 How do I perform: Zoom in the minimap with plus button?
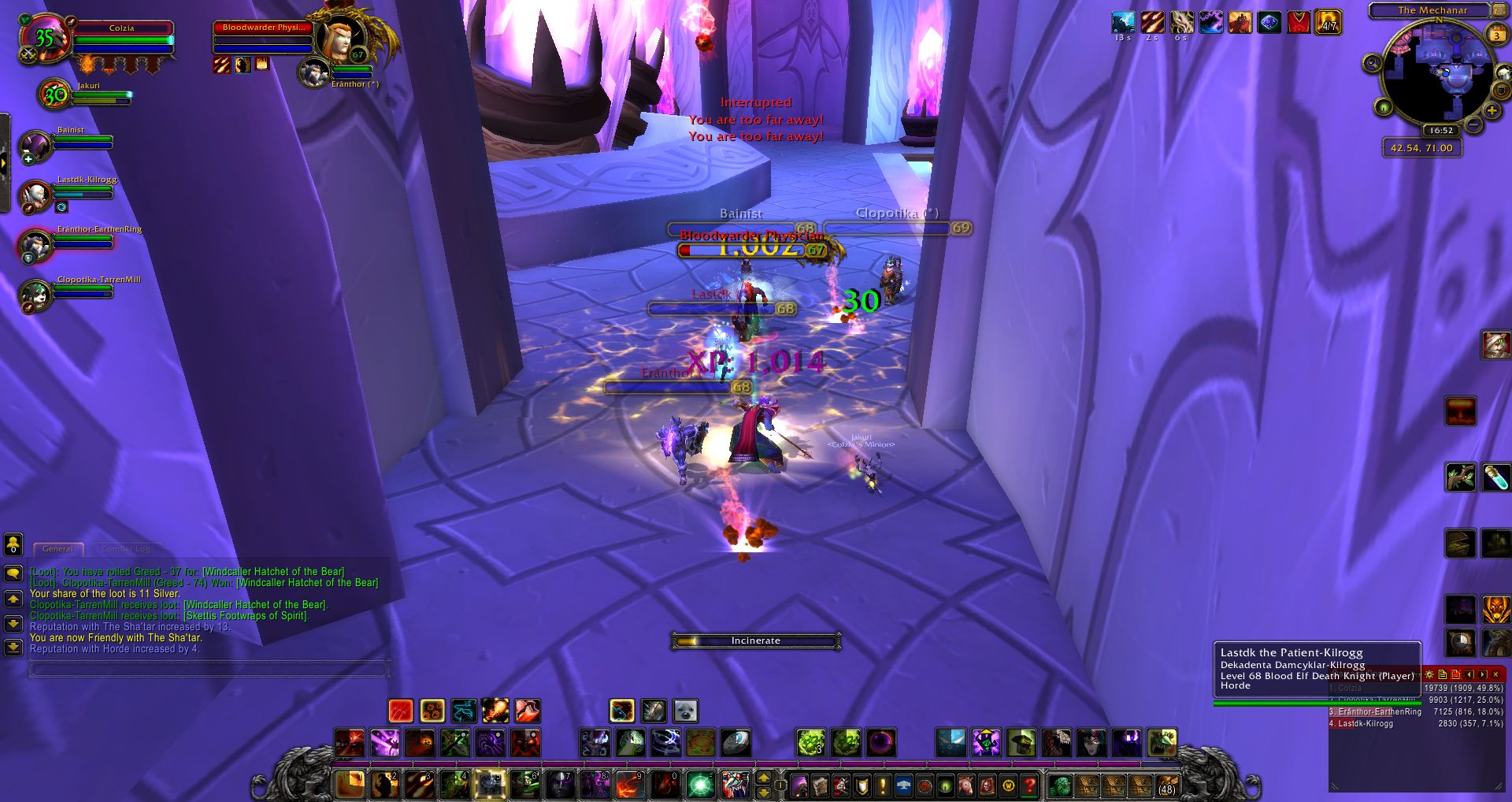[1492, 111]
